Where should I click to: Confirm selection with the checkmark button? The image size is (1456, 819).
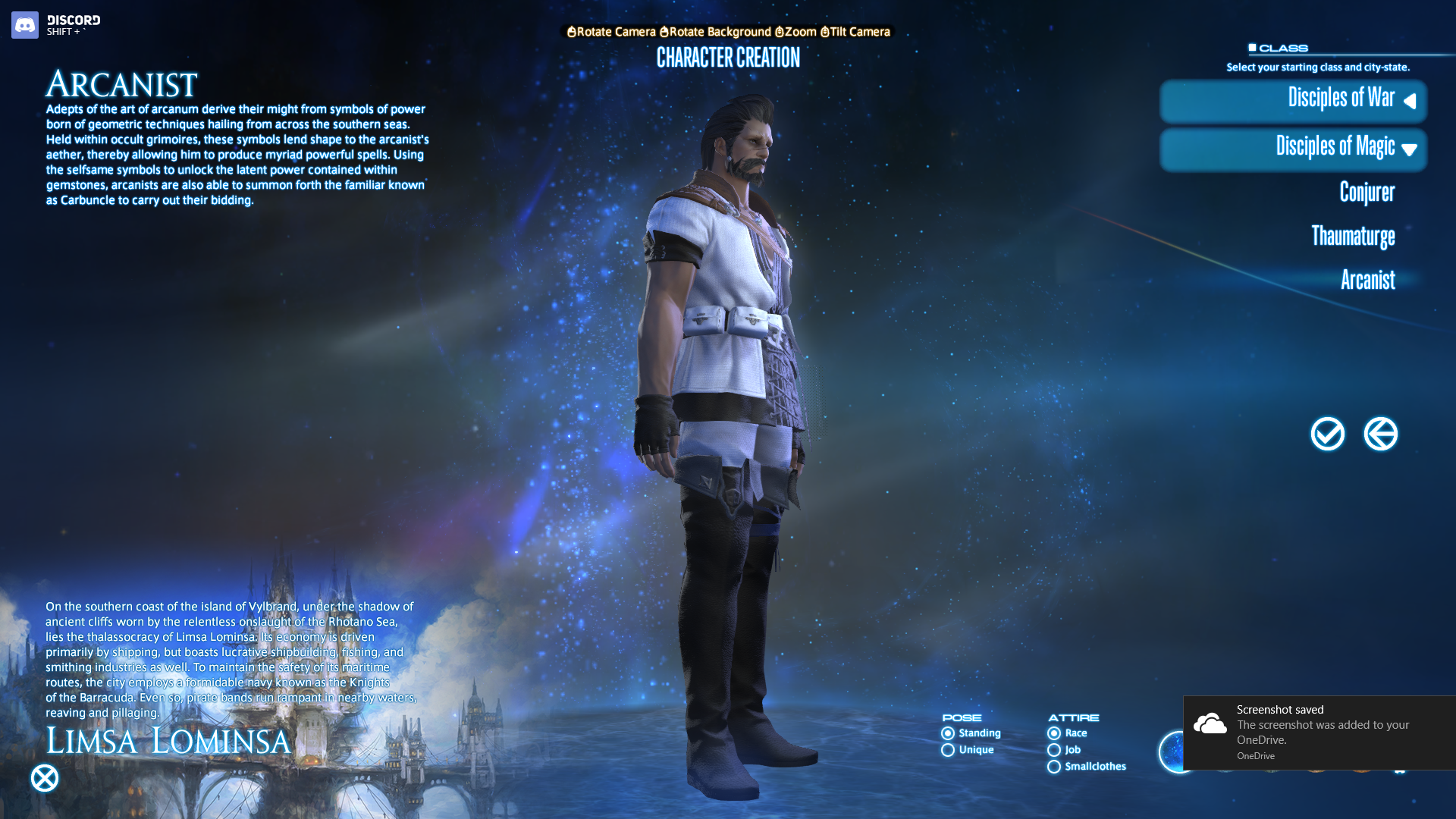click(x=1327, y=435)
